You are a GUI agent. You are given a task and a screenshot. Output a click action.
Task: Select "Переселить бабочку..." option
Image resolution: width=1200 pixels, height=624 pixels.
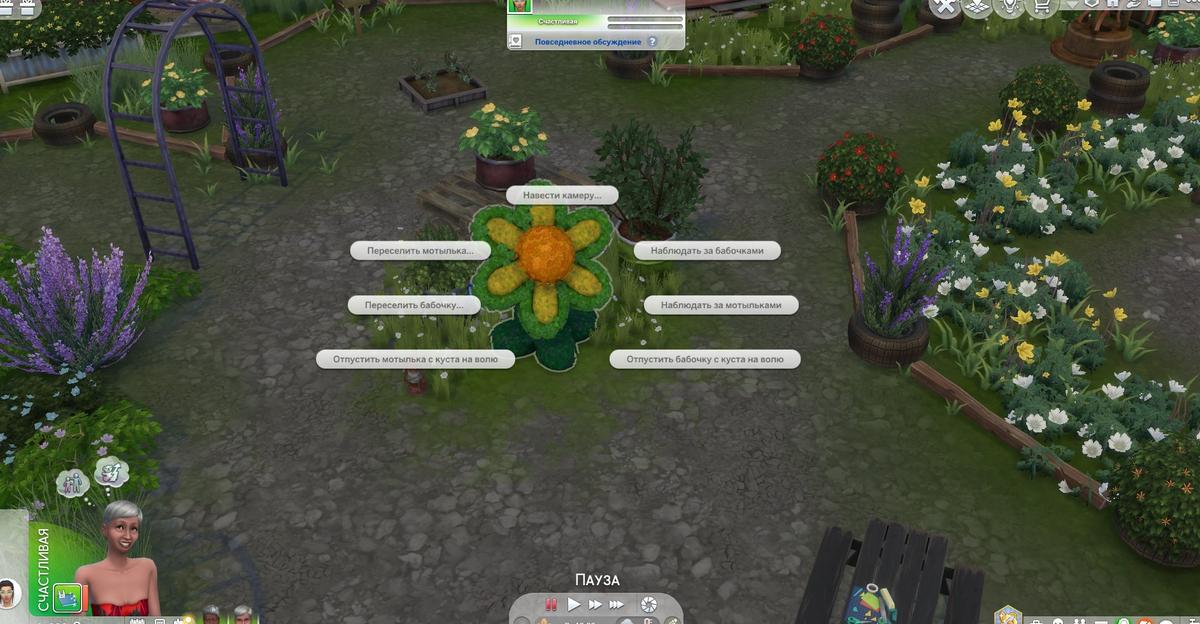tap(415, 304)
